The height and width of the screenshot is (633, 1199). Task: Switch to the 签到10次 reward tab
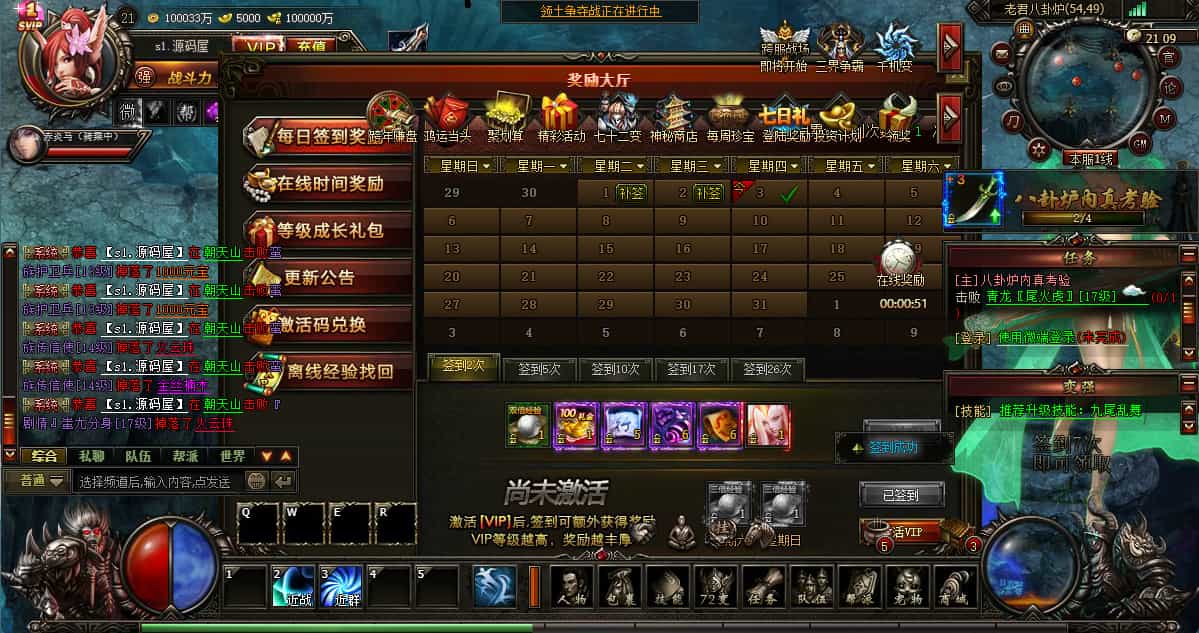coord(615,369)
